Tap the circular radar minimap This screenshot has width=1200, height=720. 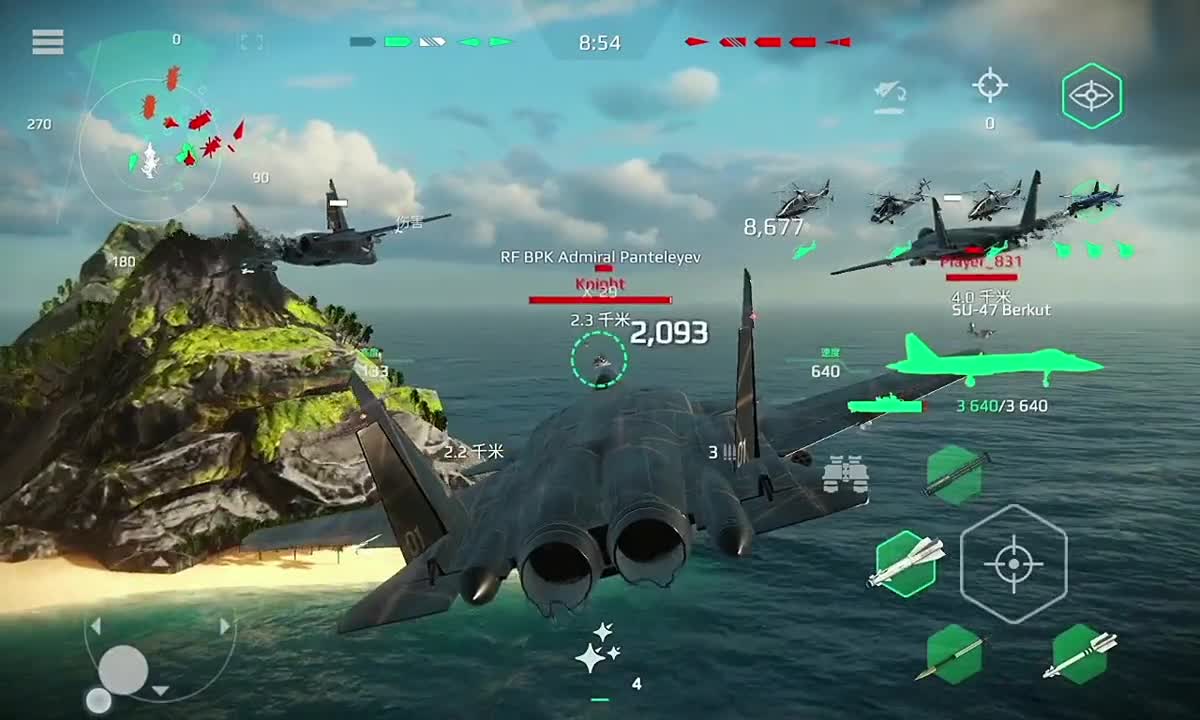tap(151, 152)
